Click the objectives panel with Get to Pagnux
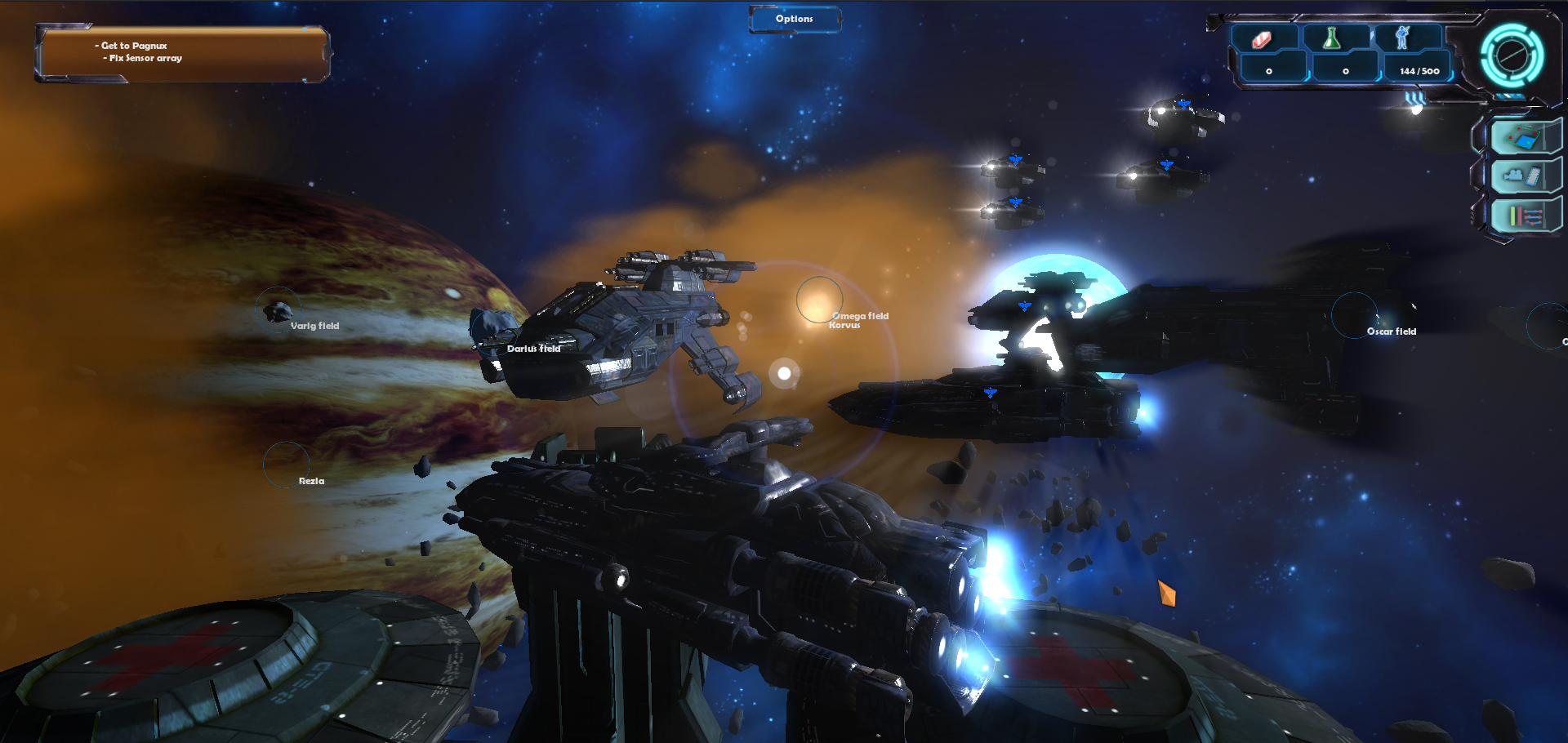Screen dimensions: 1568x743 pos(181,54)
